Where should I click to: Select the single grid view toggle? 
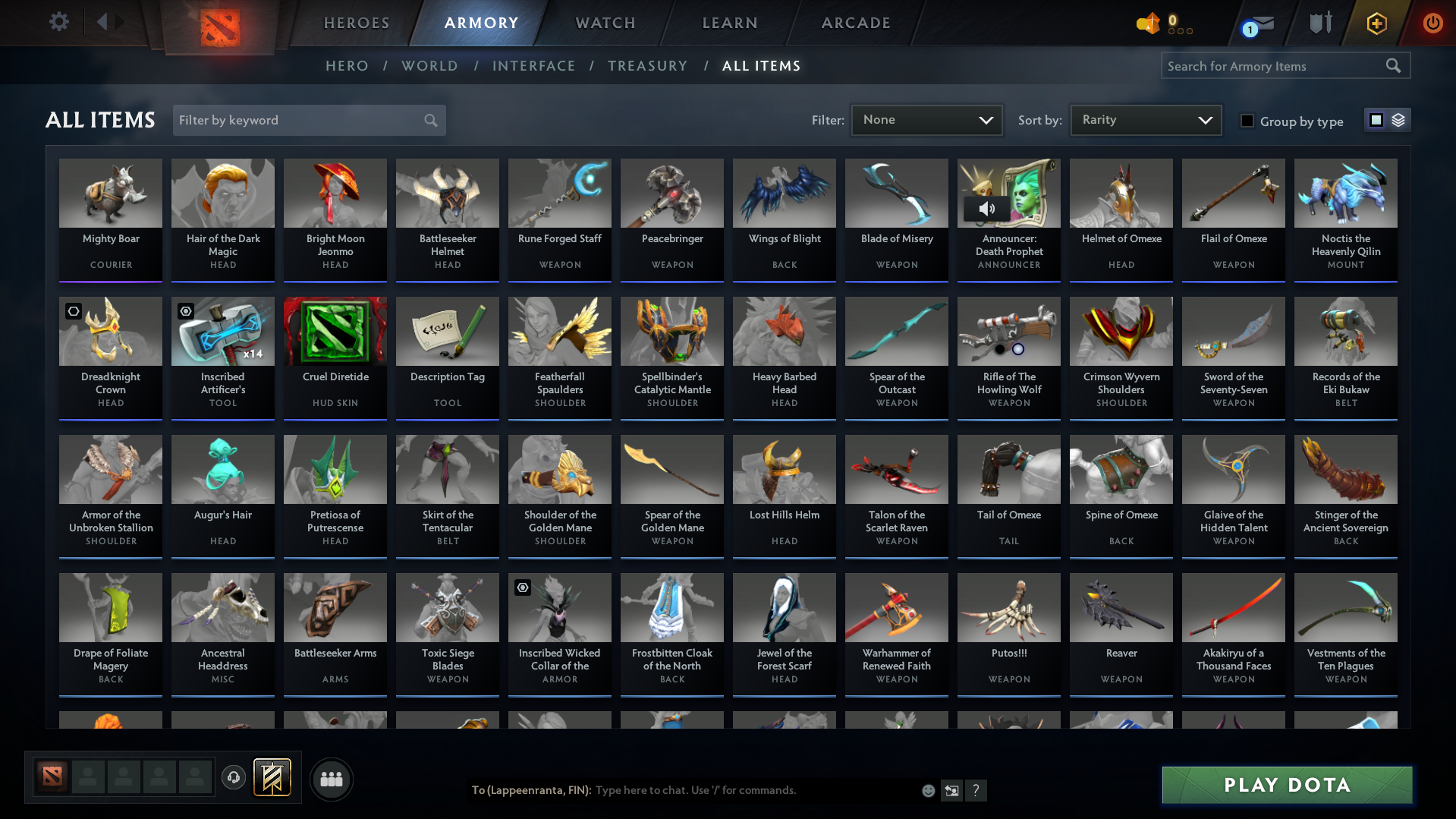(1376, 120)
